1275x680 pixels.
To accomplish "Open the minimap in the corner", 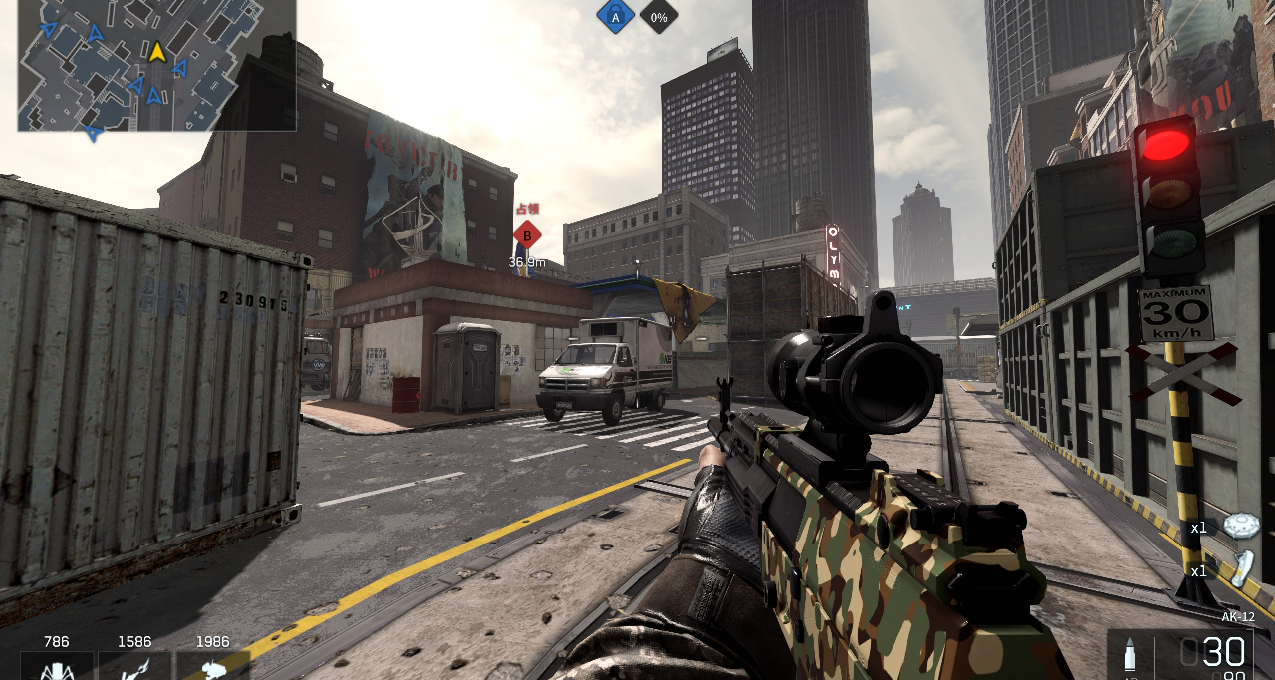I will pos(157,65).
